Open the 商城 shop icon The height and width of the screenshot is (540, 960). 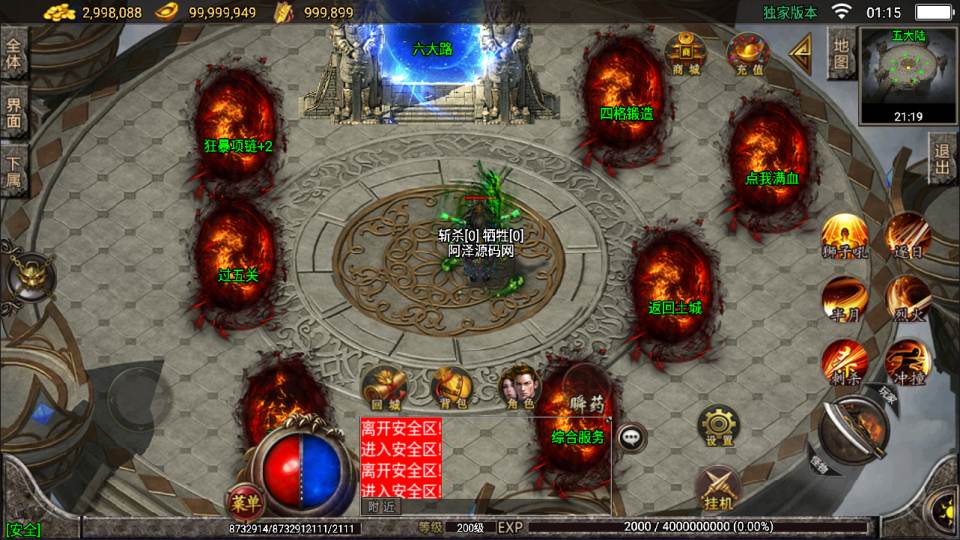(685, 53)
